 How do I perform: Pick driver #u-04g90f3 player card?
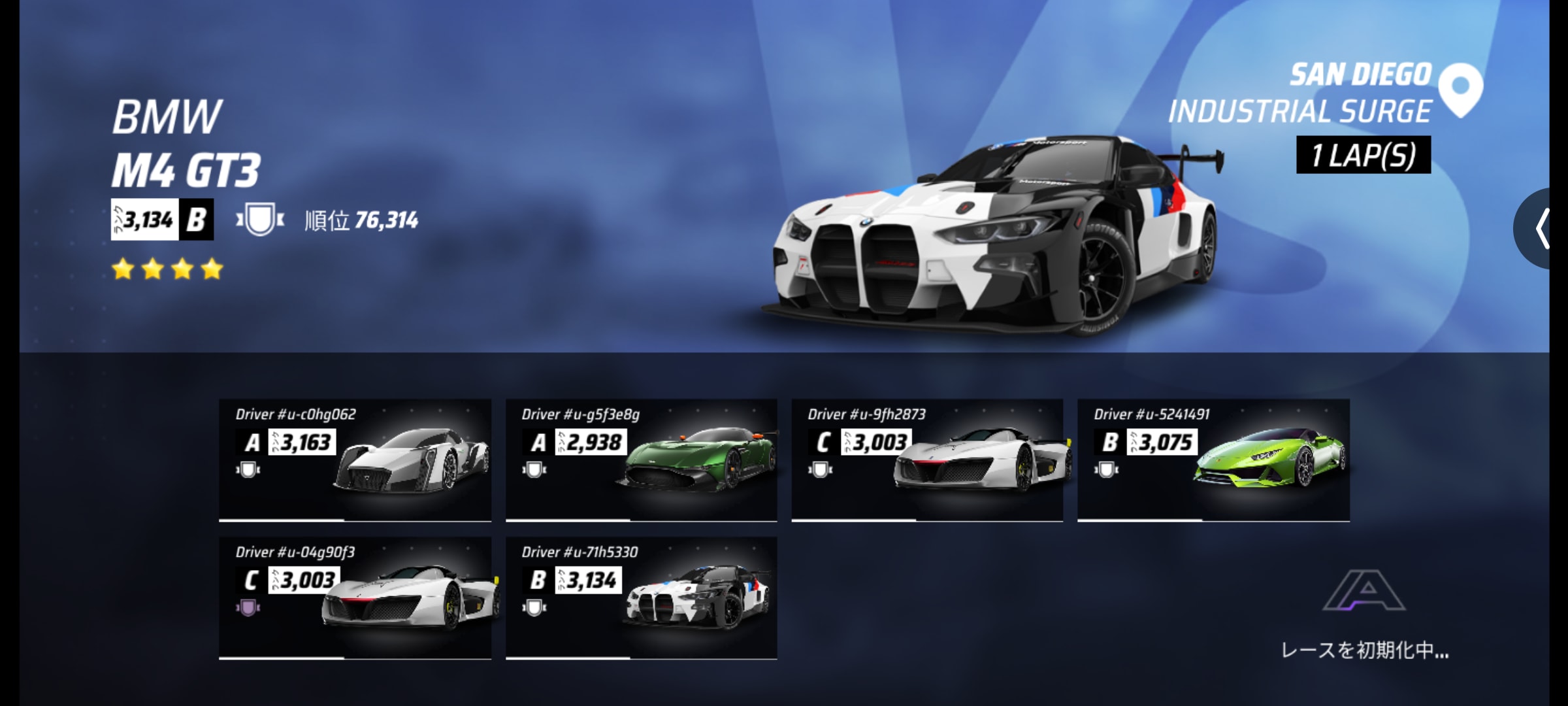[355, 597]
